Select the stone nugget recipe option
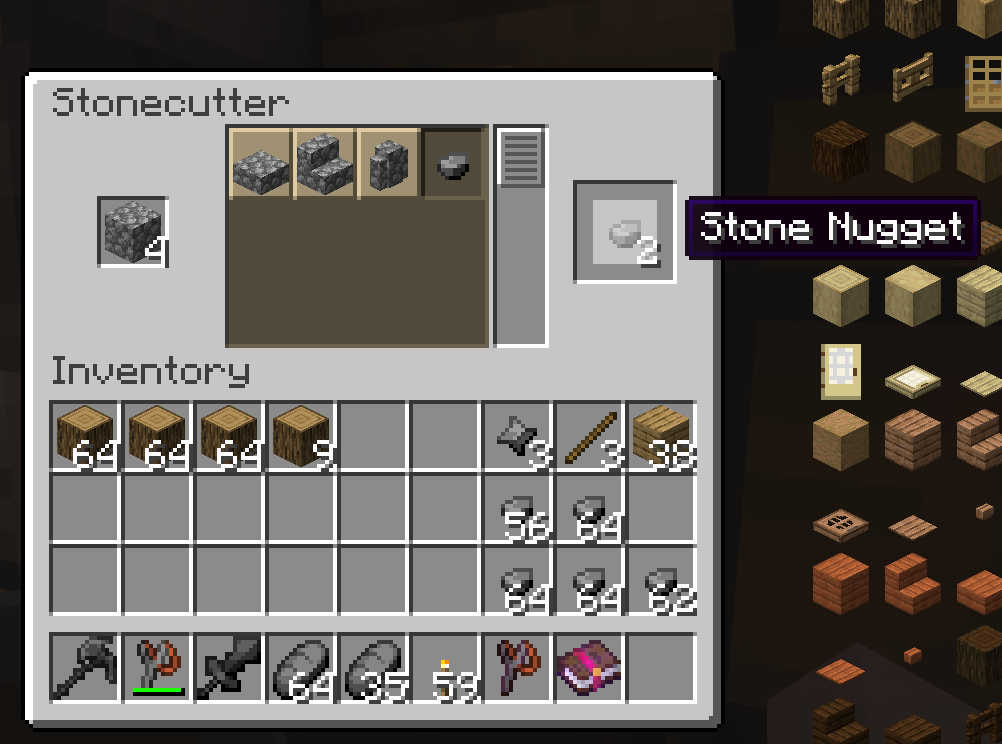Screen dimensions: 1002x744 pyautogui.click(x=453, y=163)
